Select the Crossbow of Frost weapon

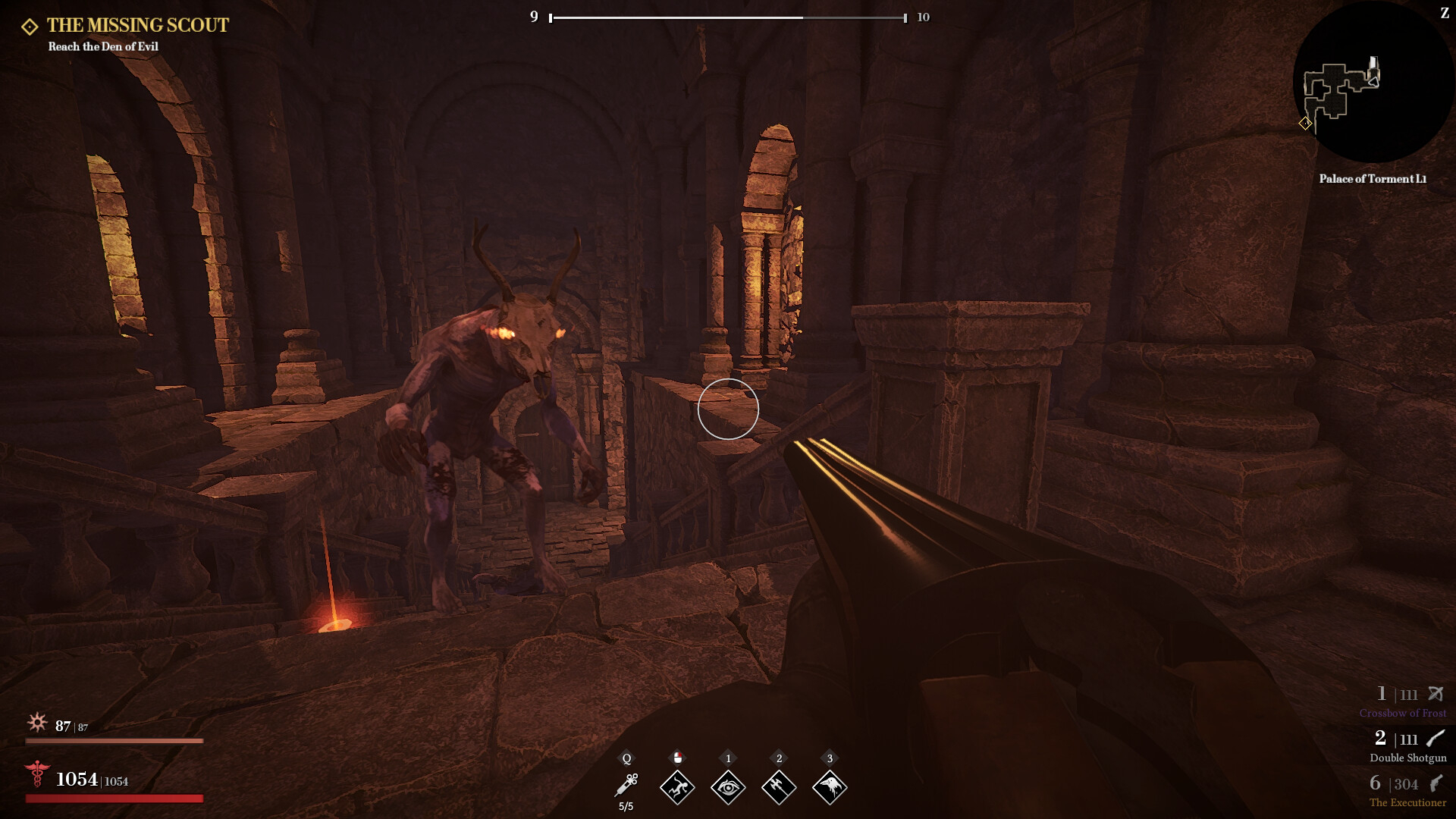1402,701
